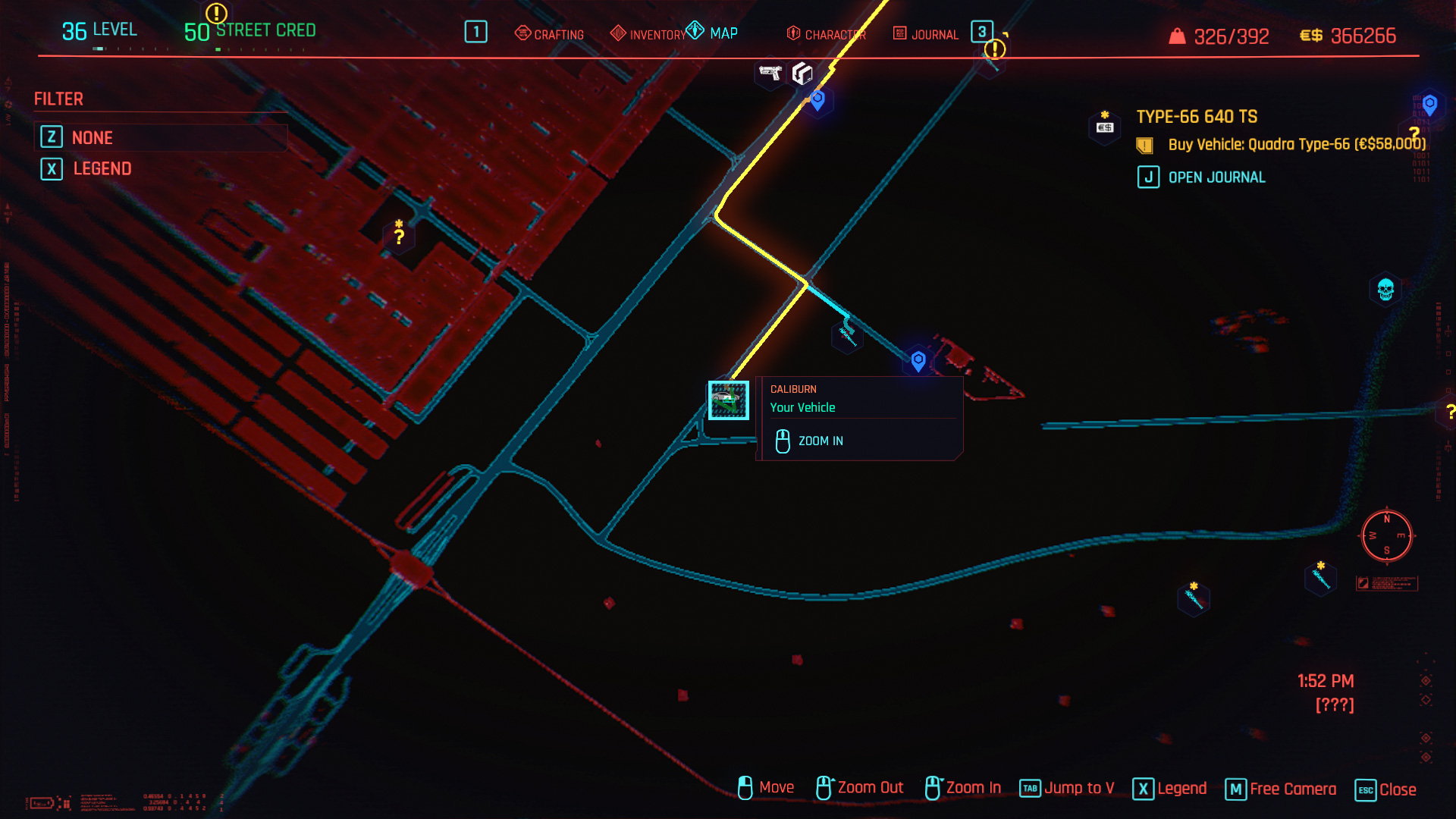The image size is (1456, 819).
Task: Choose Jump to V option
Action: [x=1067, y=789]
